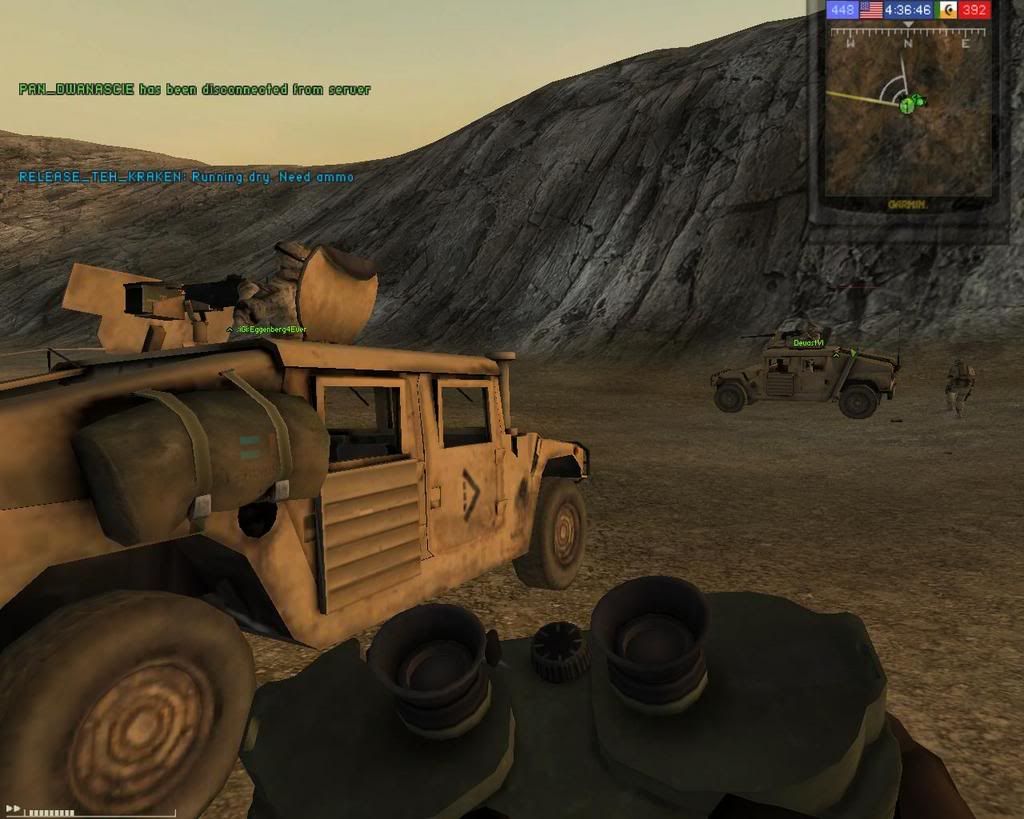Select the green player marker on the minimap
The width and height of the screenshot is (1024, 819).
click(x=907, y=104)
